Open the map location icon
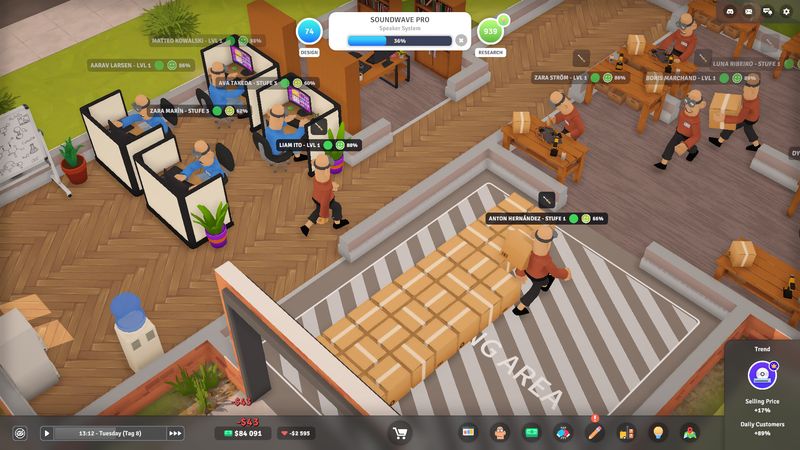Screen dimensions: 800x450 (x=690, y=433)
